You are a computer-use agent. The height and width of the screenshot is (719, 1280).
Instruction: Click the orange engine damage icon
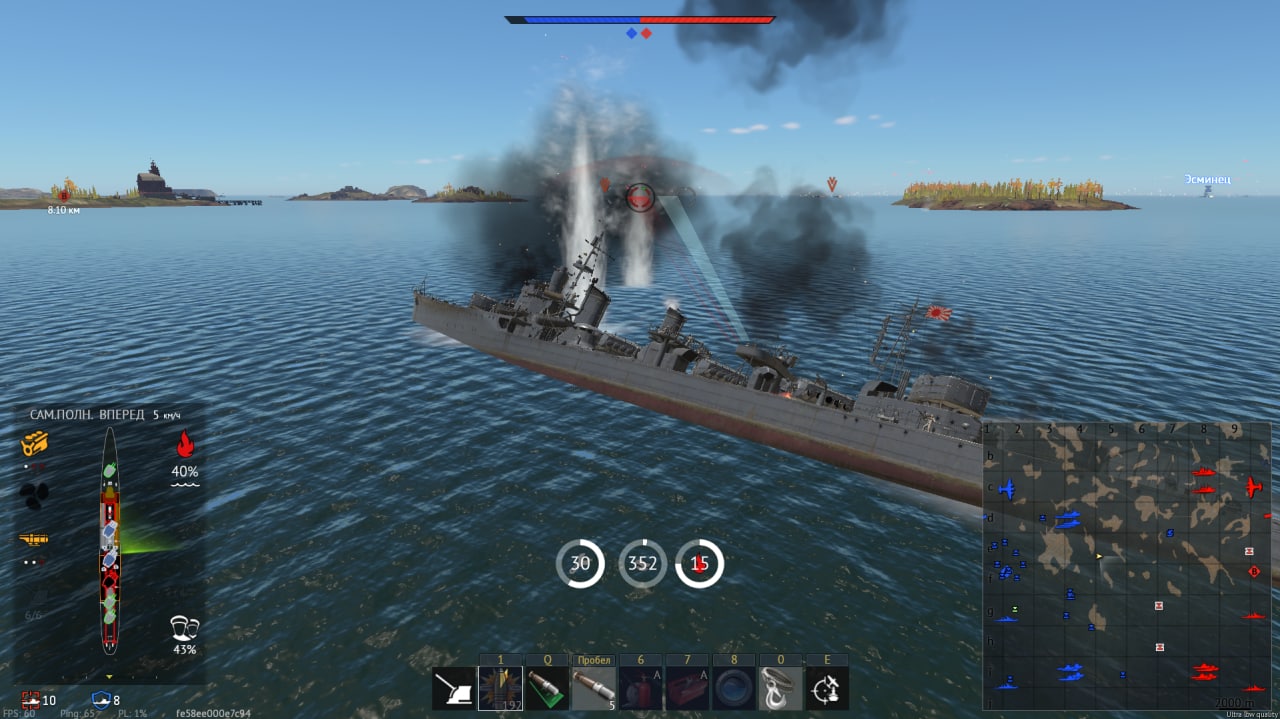click(35, 443)
